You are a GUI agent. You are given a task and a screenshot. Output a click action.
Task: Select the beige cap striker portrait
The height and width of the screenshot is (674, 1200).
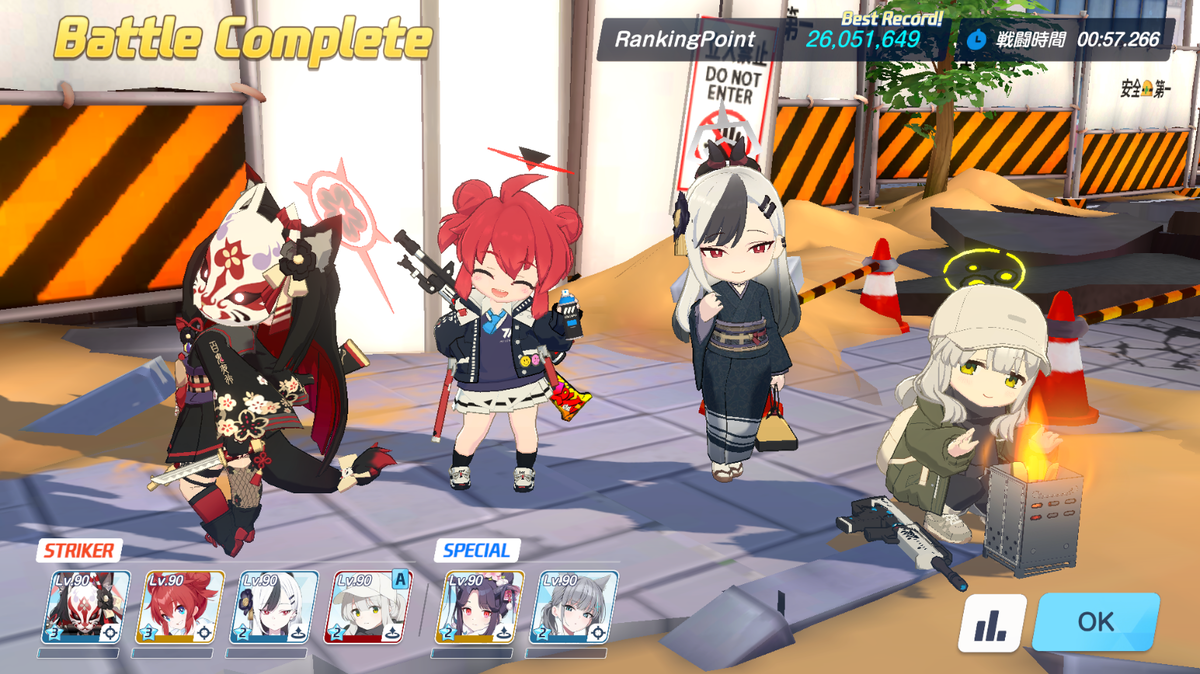(368, 607)
